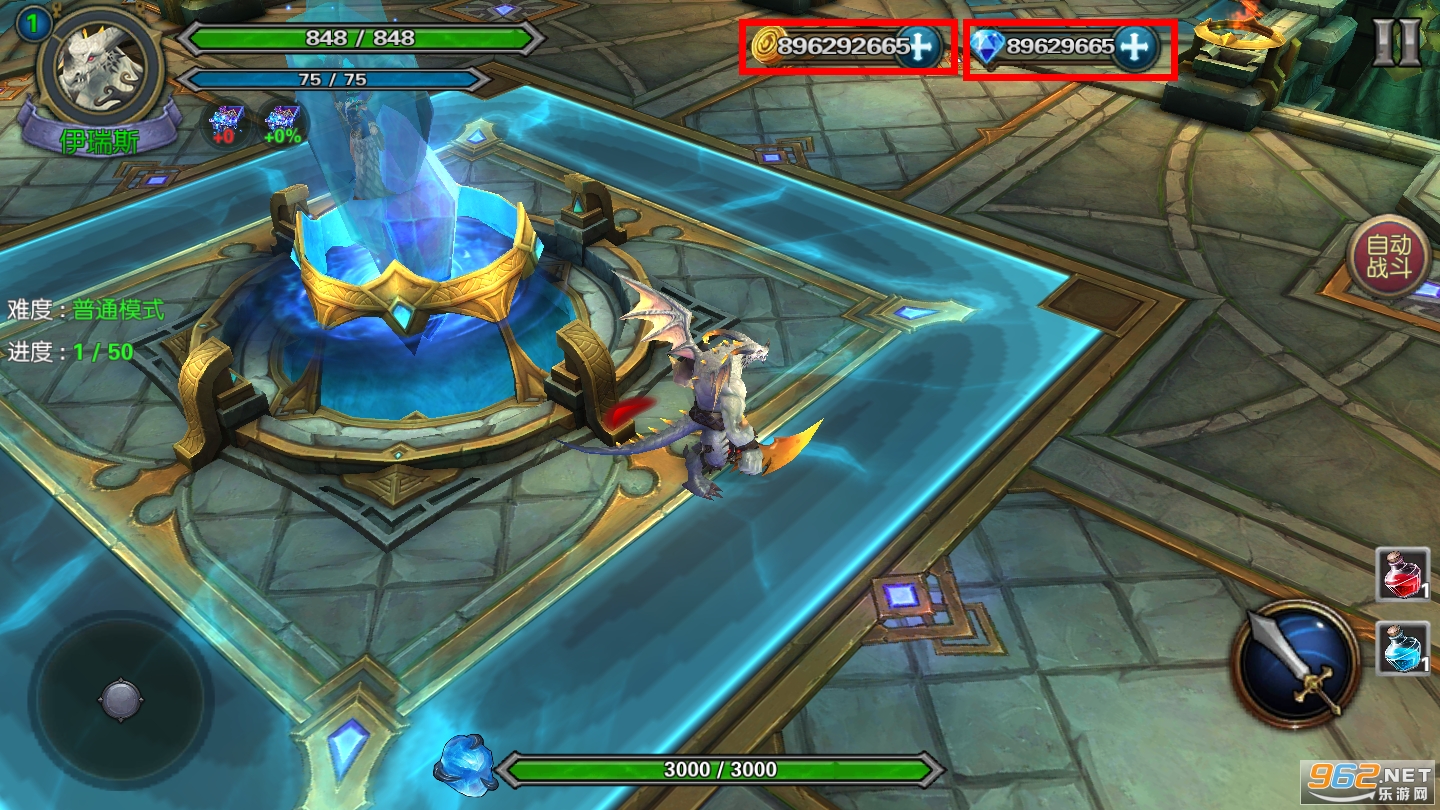Open the 伊瑞斯 dragon character portrait
The image size is (1440, 810).
click(100, 68)
